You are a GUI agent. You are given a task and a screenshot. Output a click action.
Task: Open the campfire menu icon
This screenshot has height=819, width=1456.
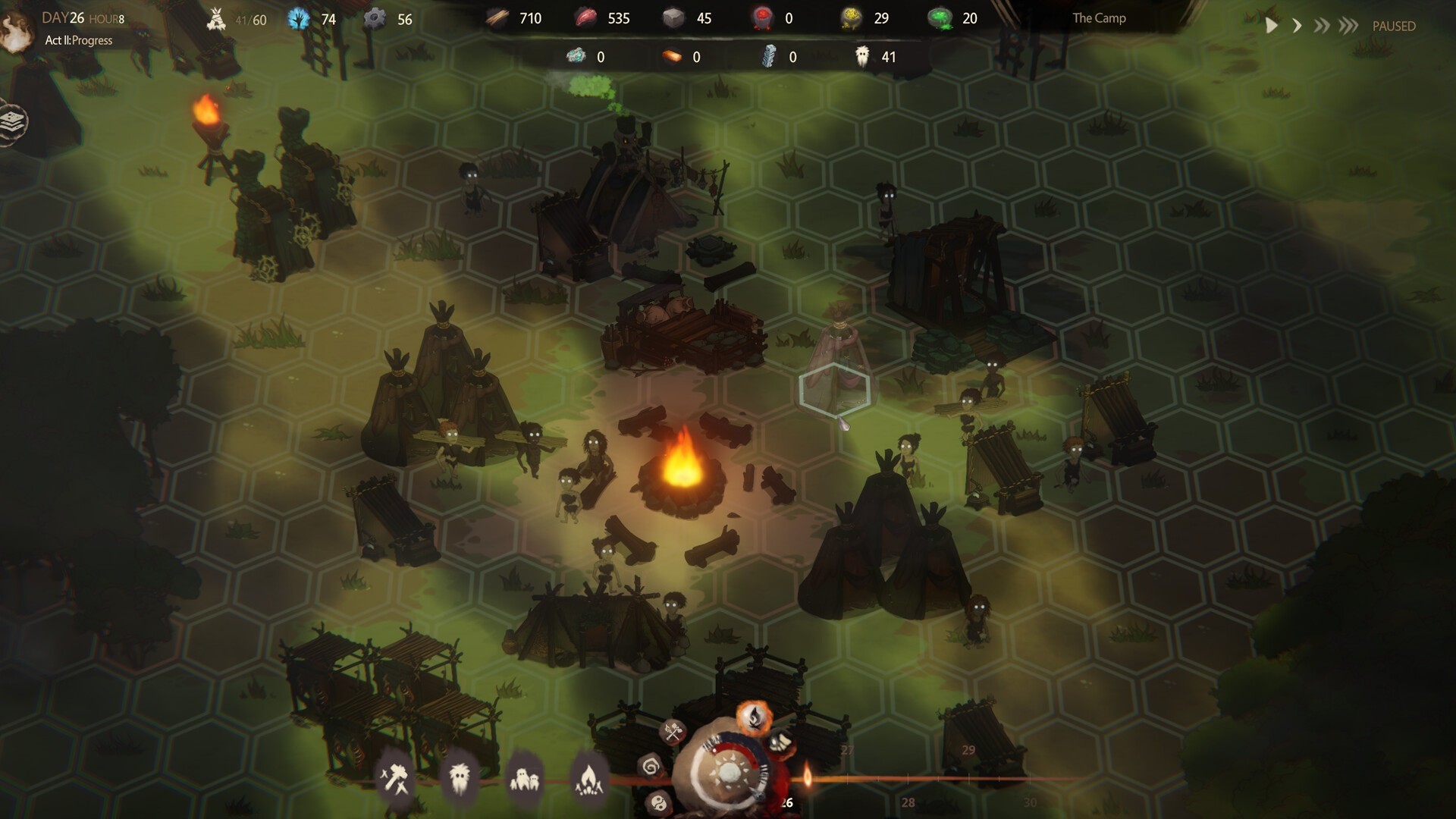[588, 778]
